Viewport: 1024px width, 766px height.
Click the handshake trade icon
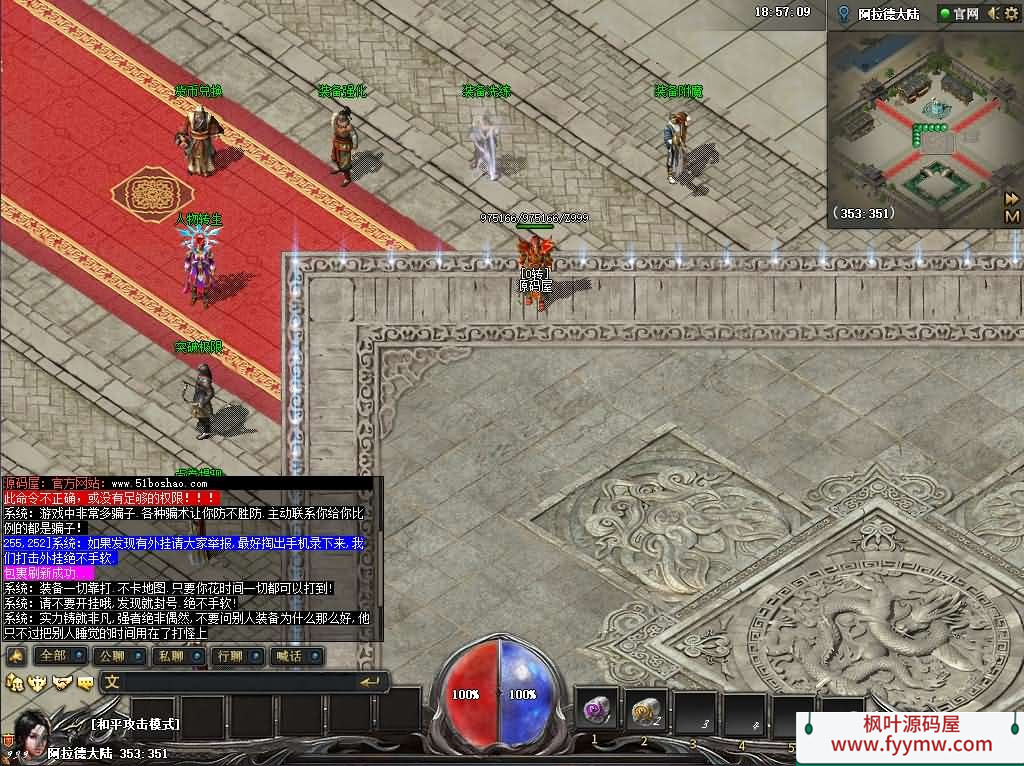tap(62, 683)
